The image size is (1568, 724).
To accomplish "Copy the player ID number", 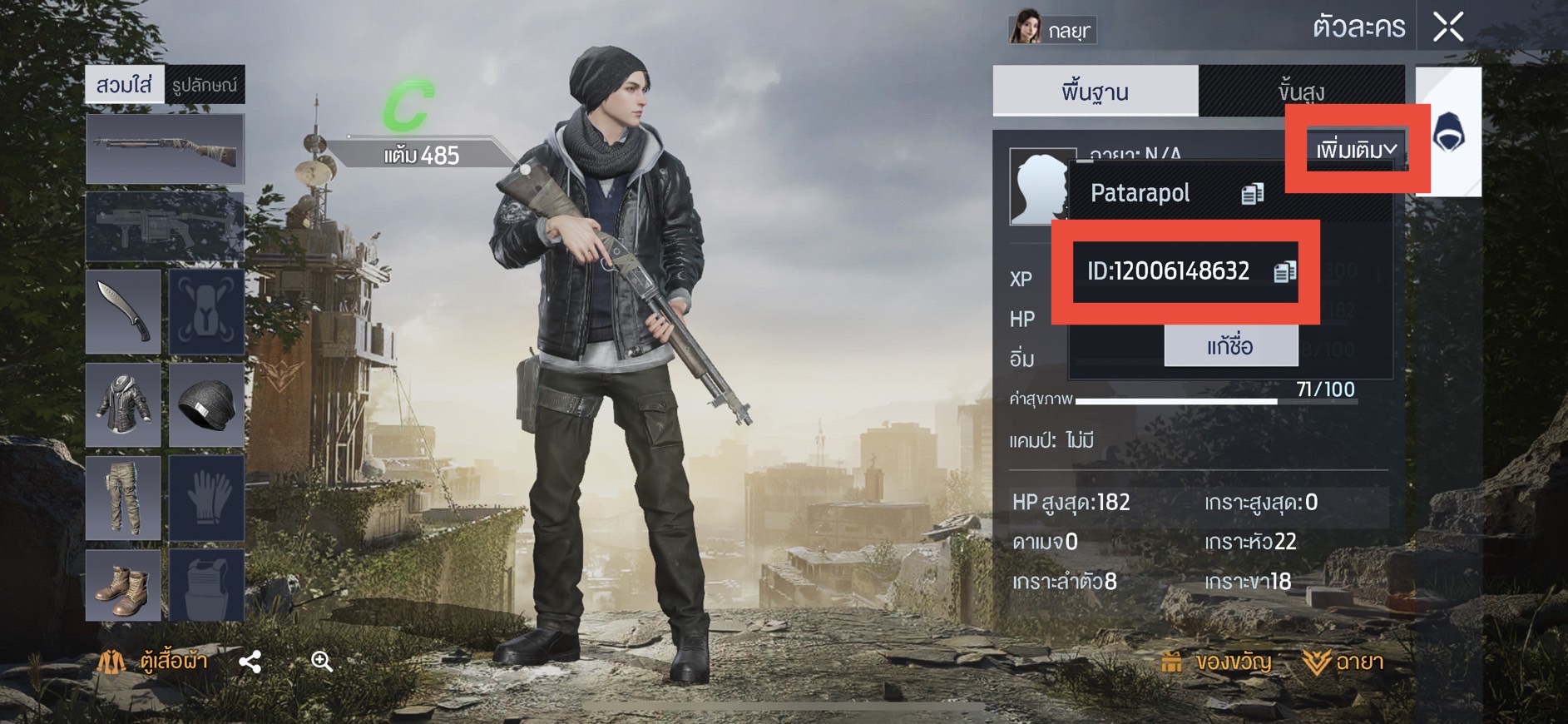I will (1284, 271).
